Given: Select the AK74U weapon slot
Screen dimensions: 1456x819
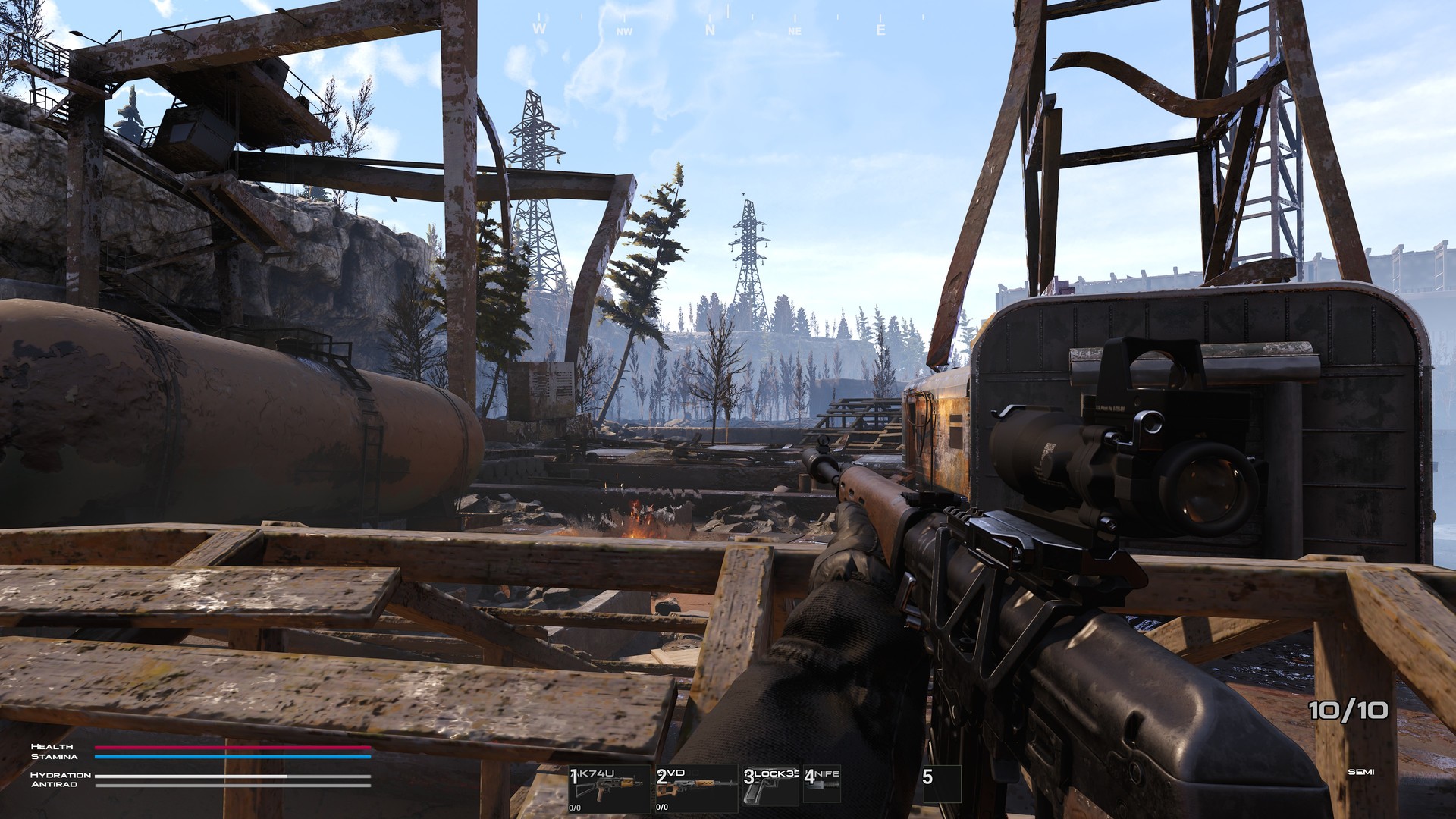Looking at the screenshot, I should pyautogui.click(x=609, y=789).
